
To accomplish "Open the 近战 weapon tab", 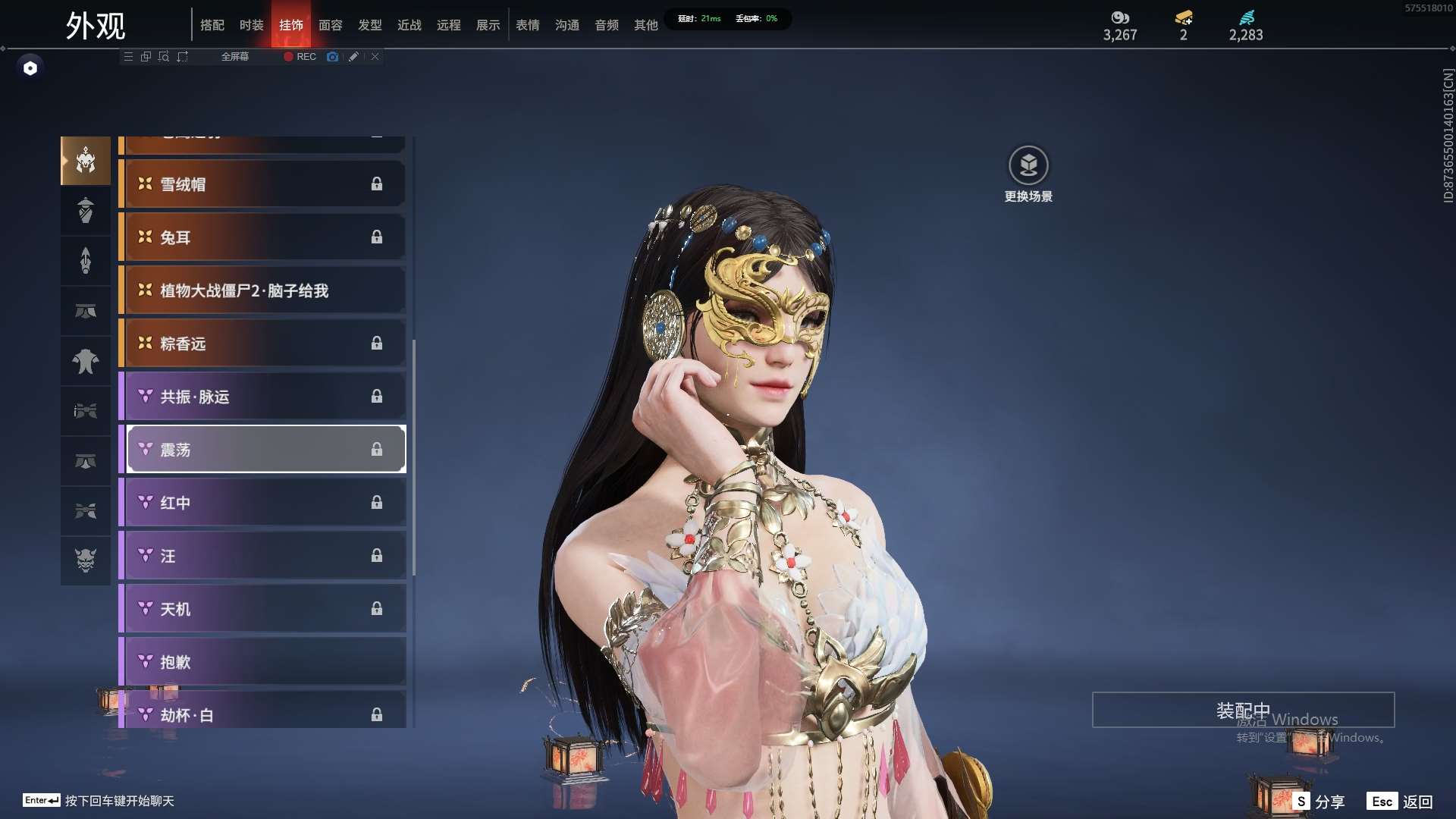I will (409, 25).
